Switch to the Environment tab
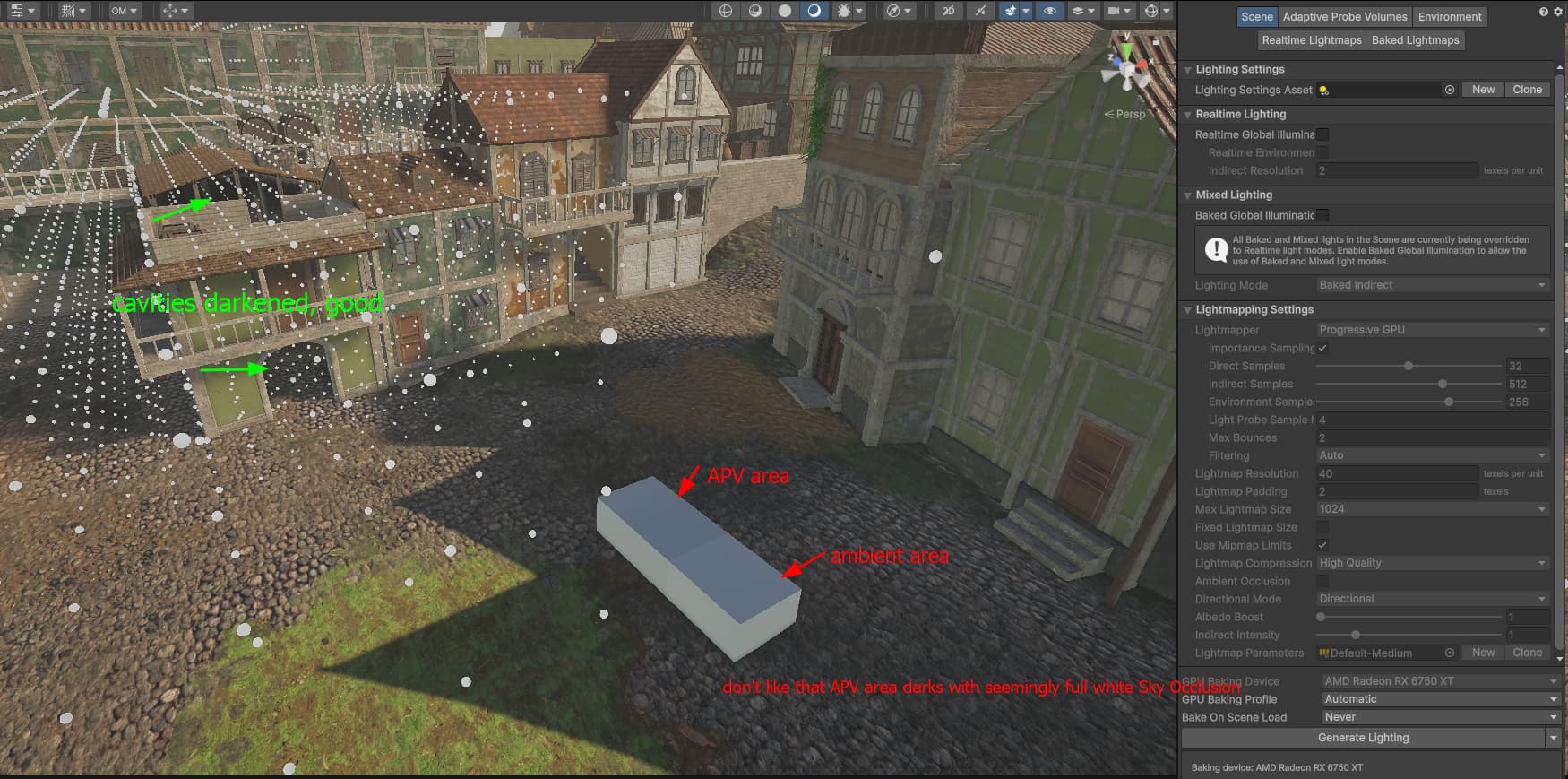The width and height of the screenshot is (1568, 779). (x=1450, y=16)
